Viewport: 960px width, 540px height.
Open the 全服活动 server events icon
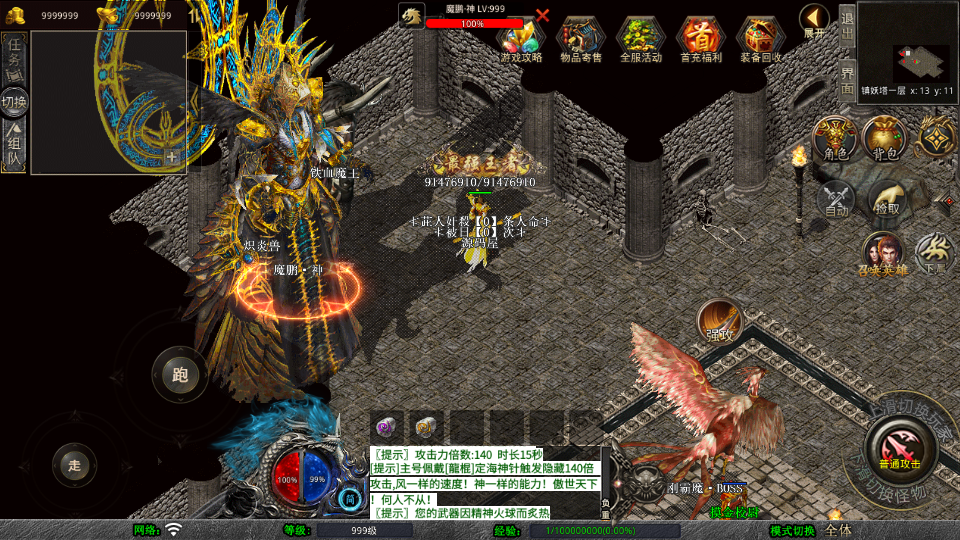click(x=641, y=38)
